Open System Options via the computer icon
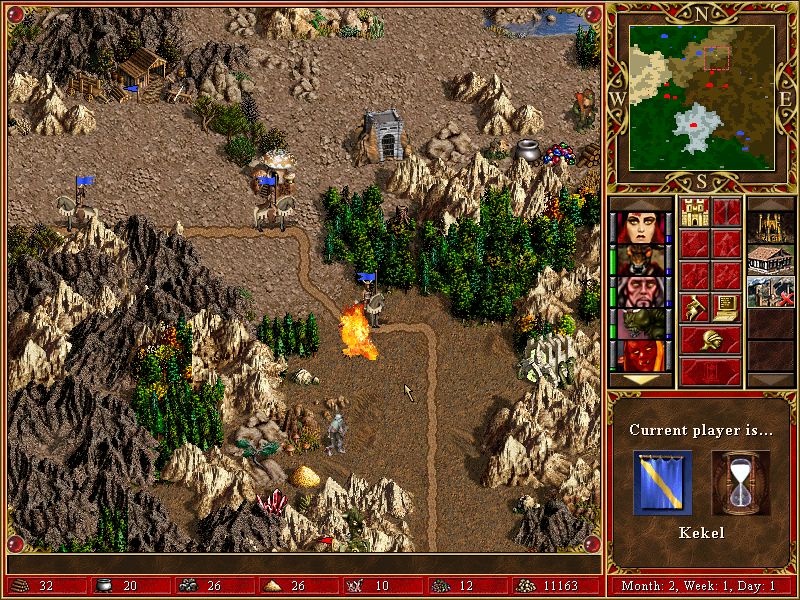 click(x=727, y=306)
